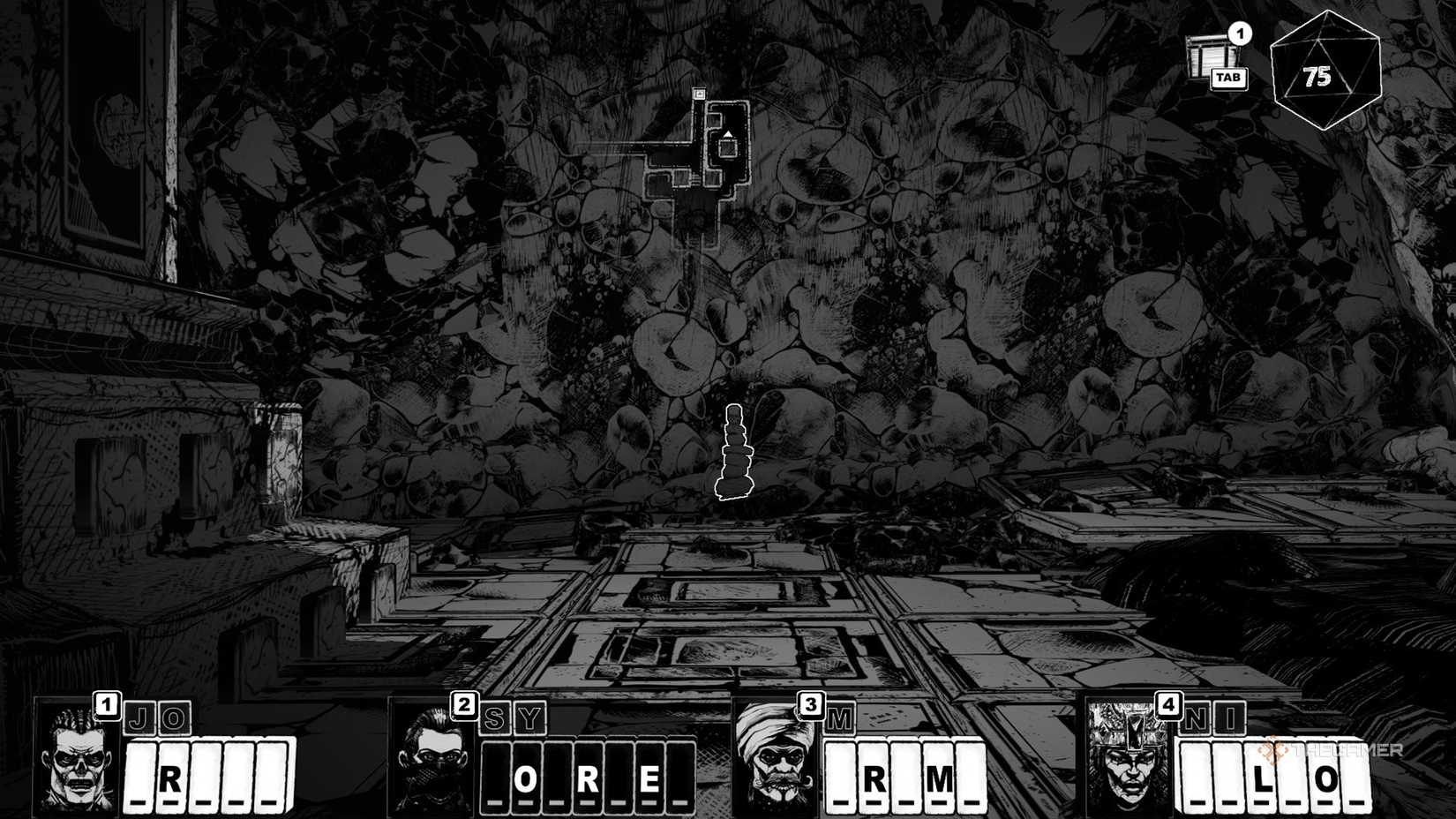The image size is (1456, 819).
Task: Click the floating stone stack pickup
Action: pos(735,450)
